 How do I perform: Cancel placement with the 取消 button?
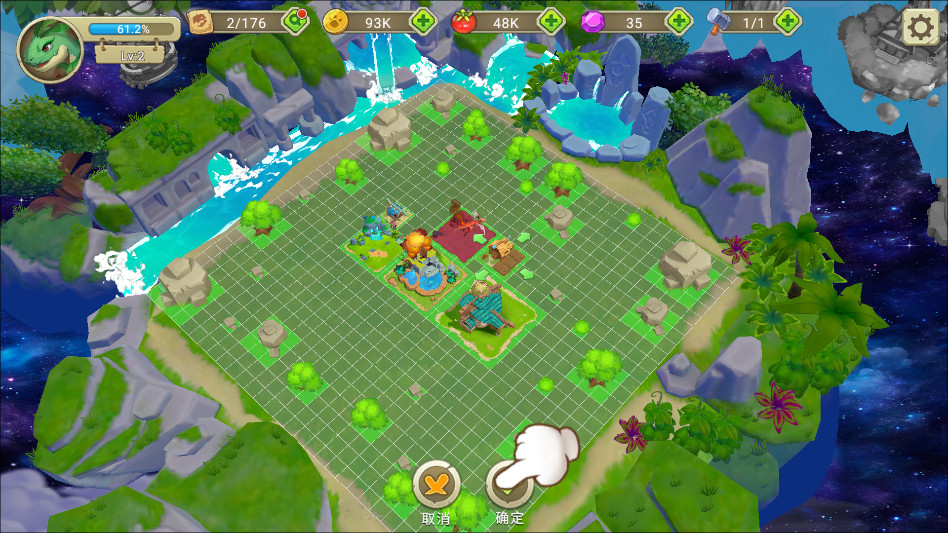coord(436,485)
